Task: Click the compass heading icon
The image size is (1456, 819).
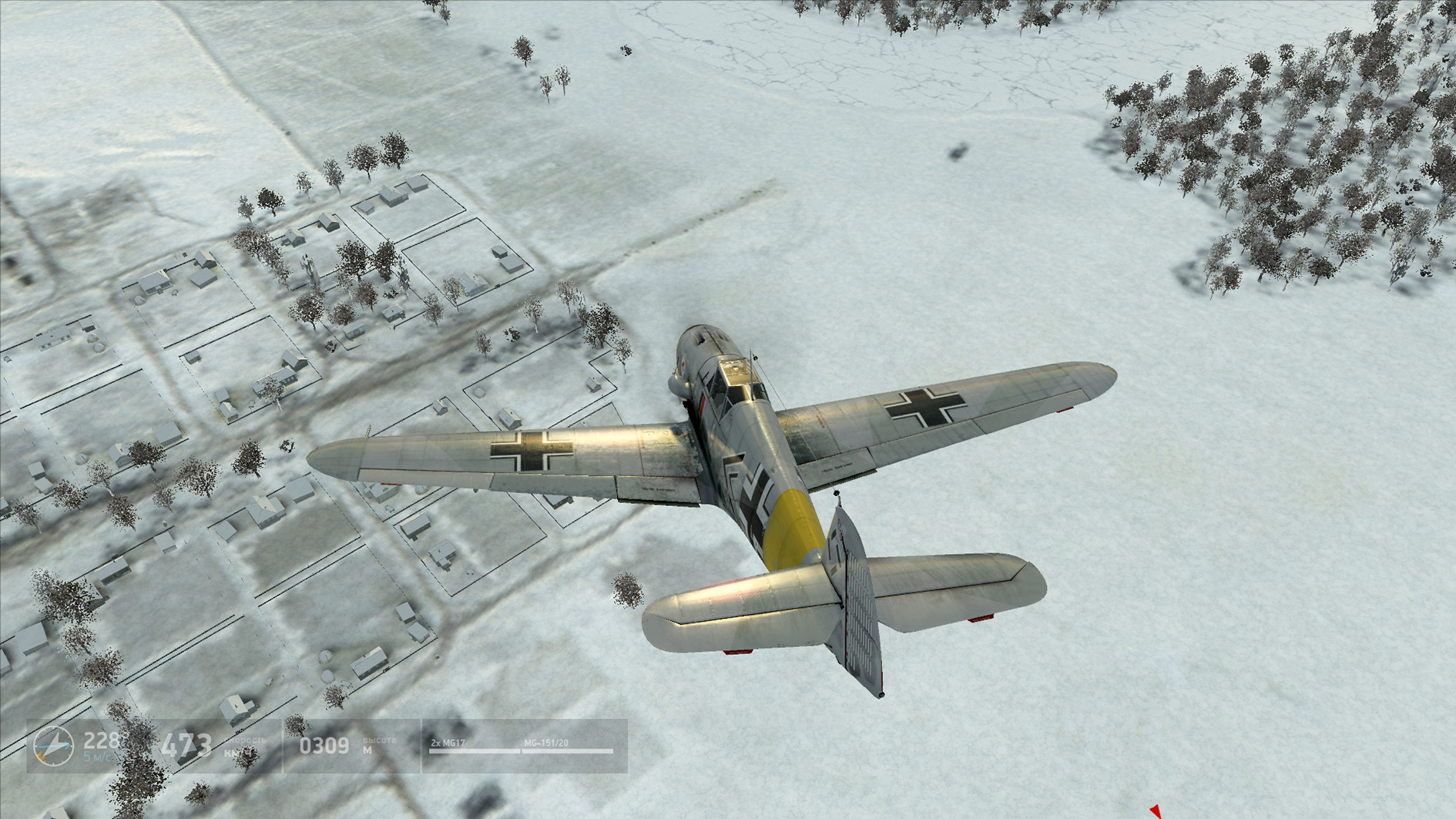Action: click(x=54, y=746)
